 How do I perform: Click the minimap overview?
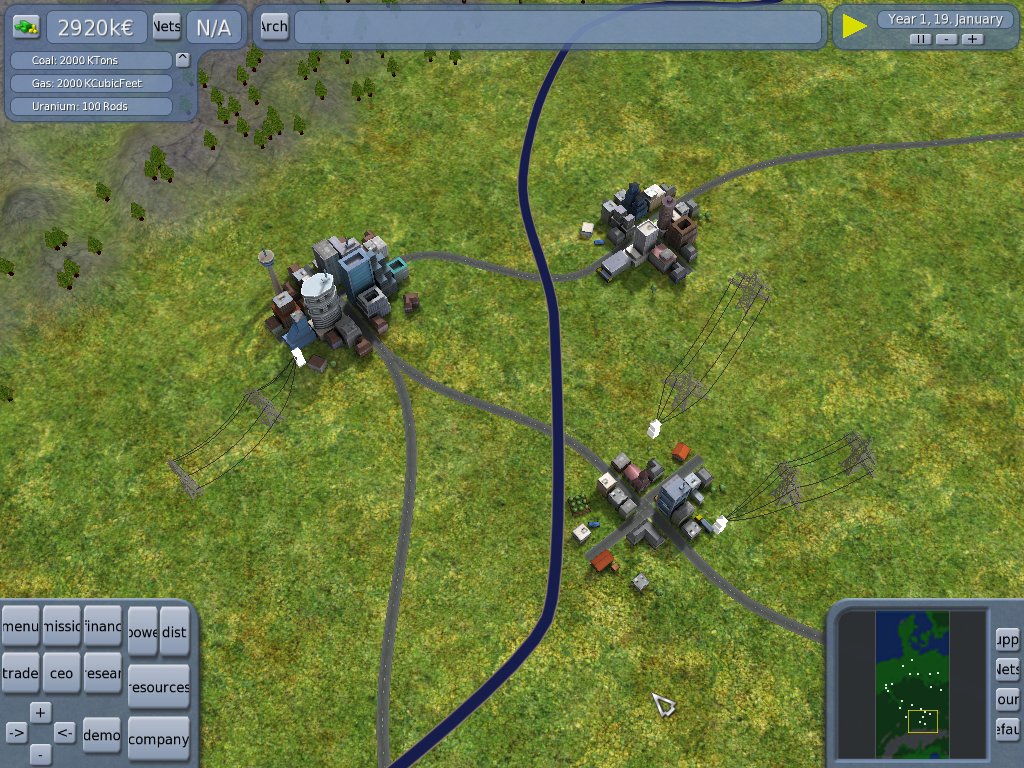[911, 684]
